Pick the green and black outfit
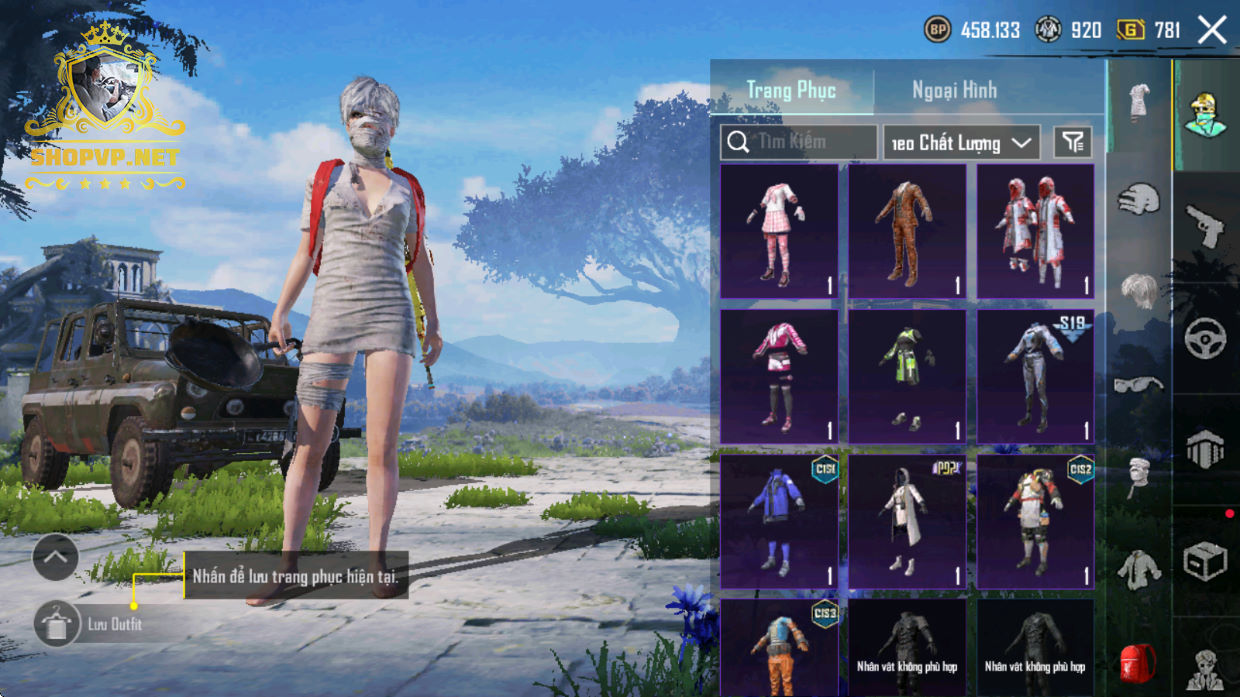This screenshot has height=697, width=1240. click(907, 376)
